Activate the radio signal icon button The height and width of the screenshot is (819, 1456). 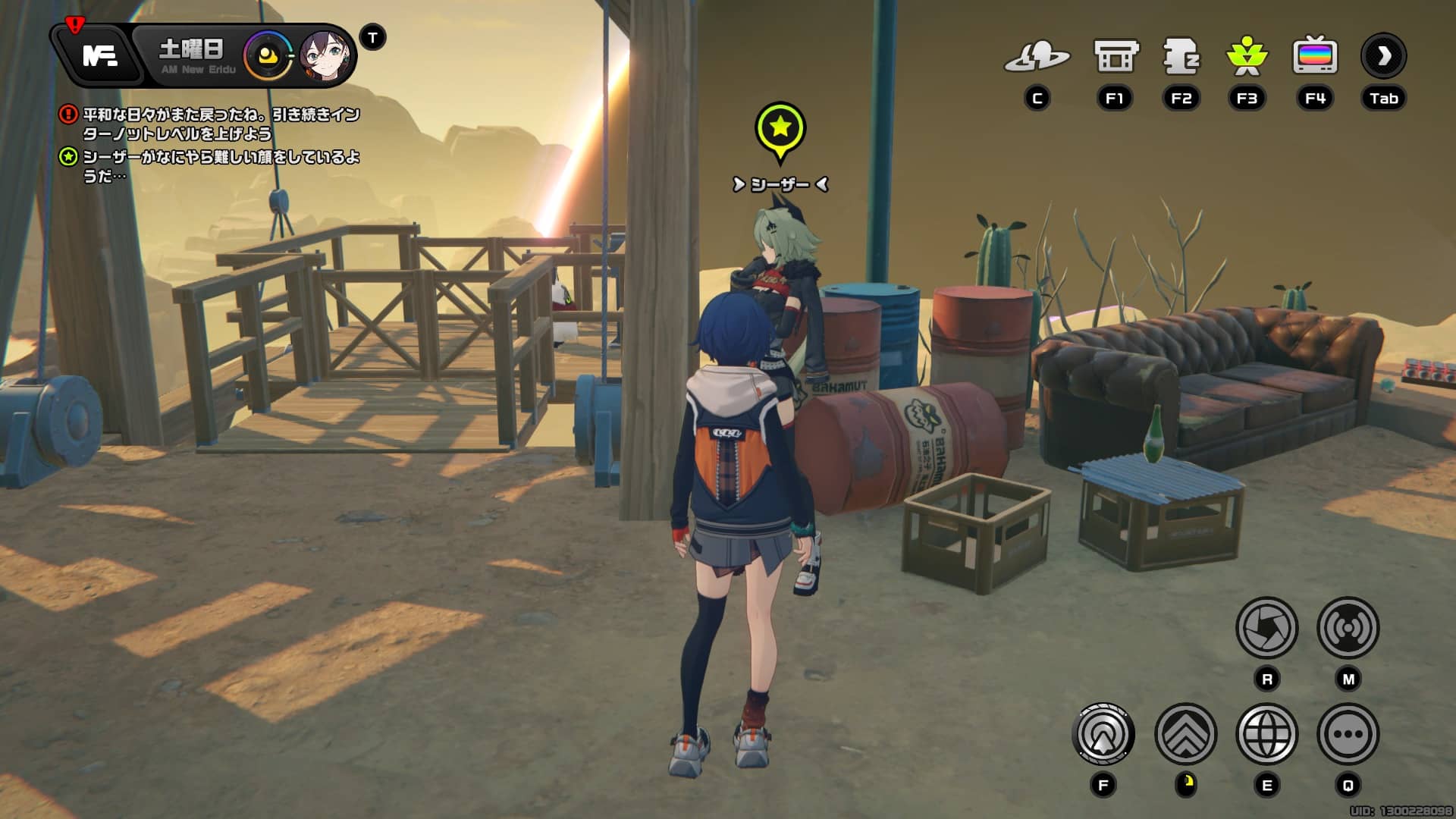(x=1348, y=628)
